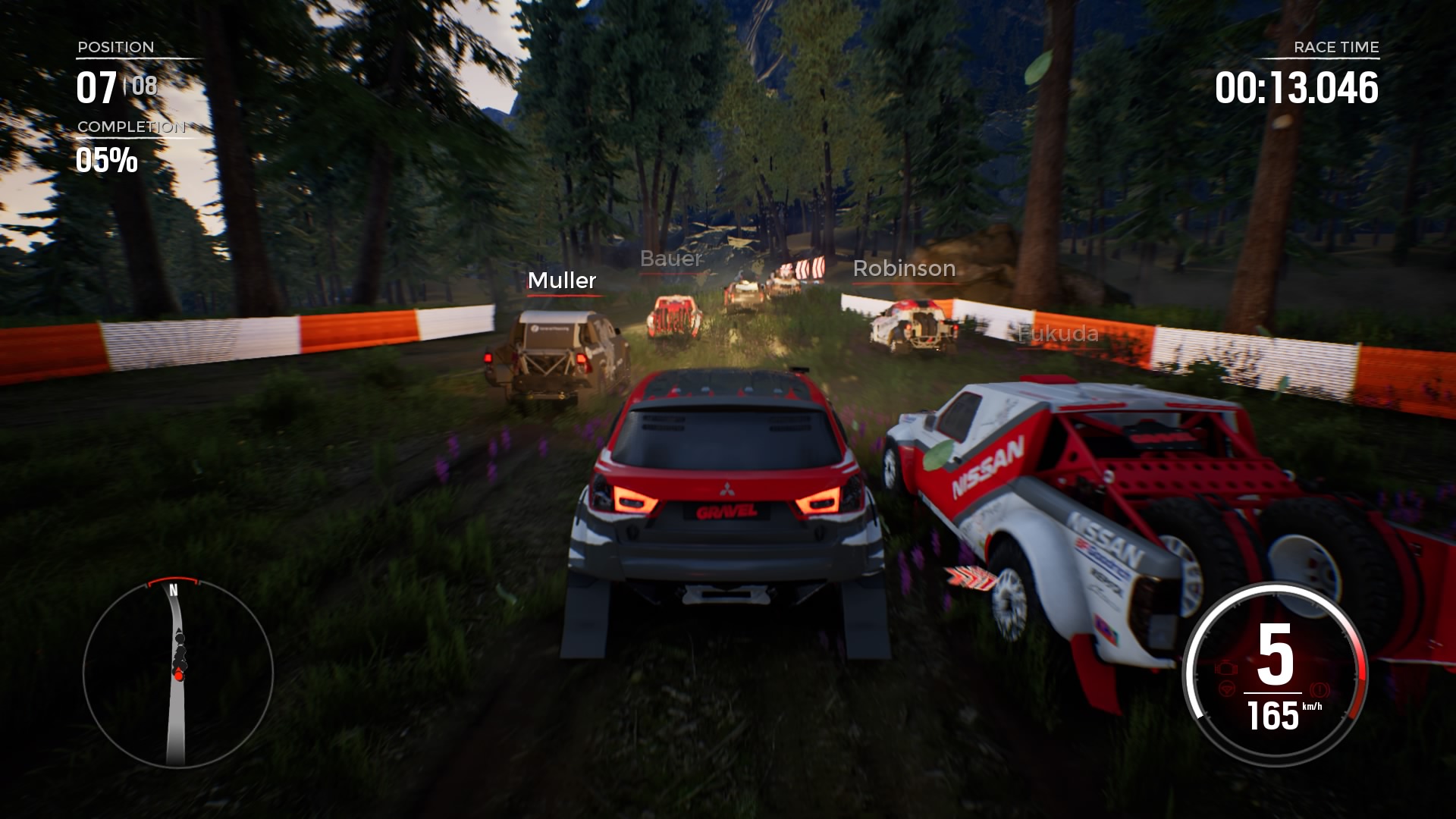Image resolution: width=1456 pixels, height=819 pixels.
Task: Click the circular track minimap
Action: tap(177, 673)
